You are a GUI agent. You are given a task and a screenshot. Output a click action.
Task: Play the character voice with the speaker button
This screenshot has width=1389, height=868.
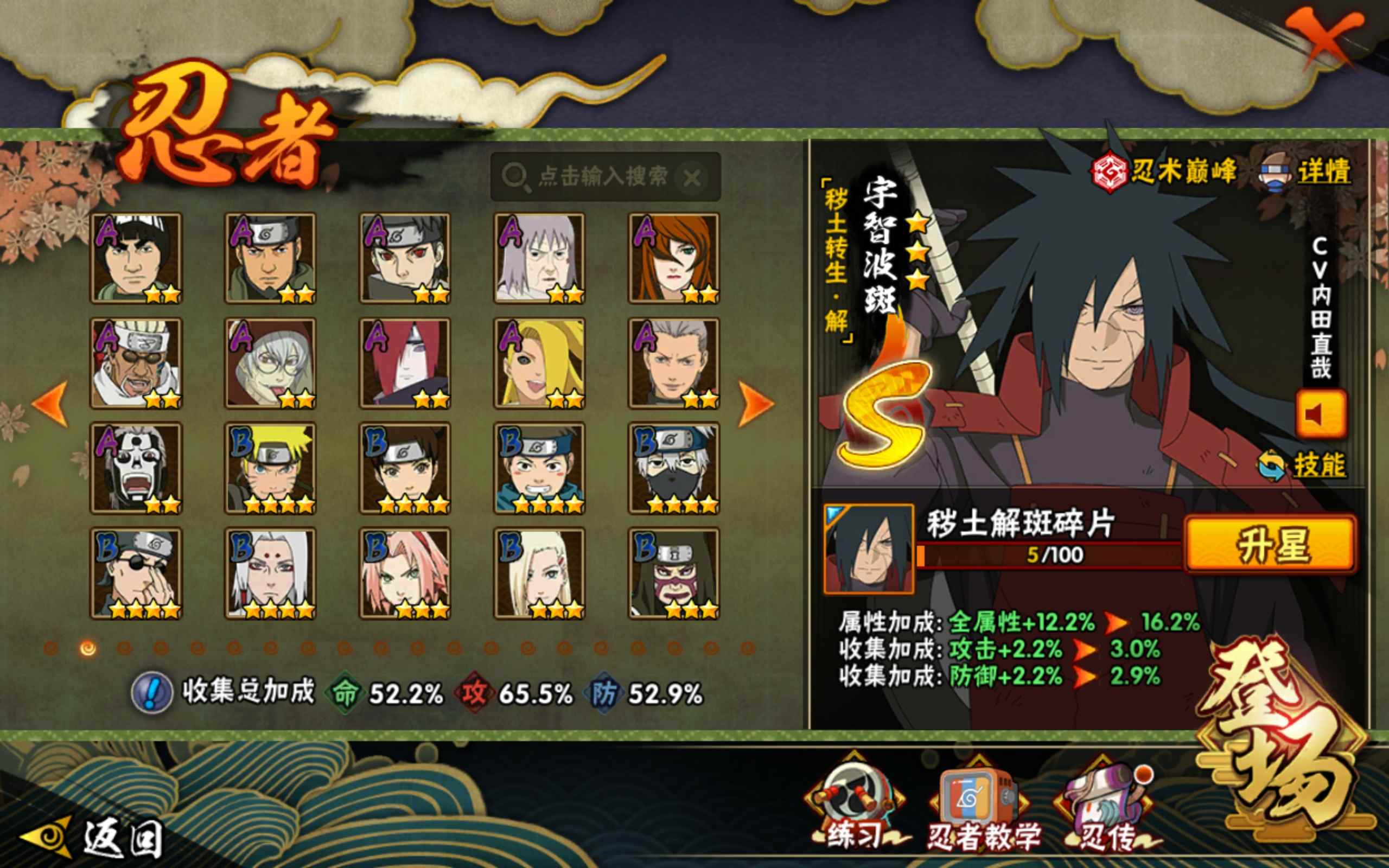[1320, 414]
